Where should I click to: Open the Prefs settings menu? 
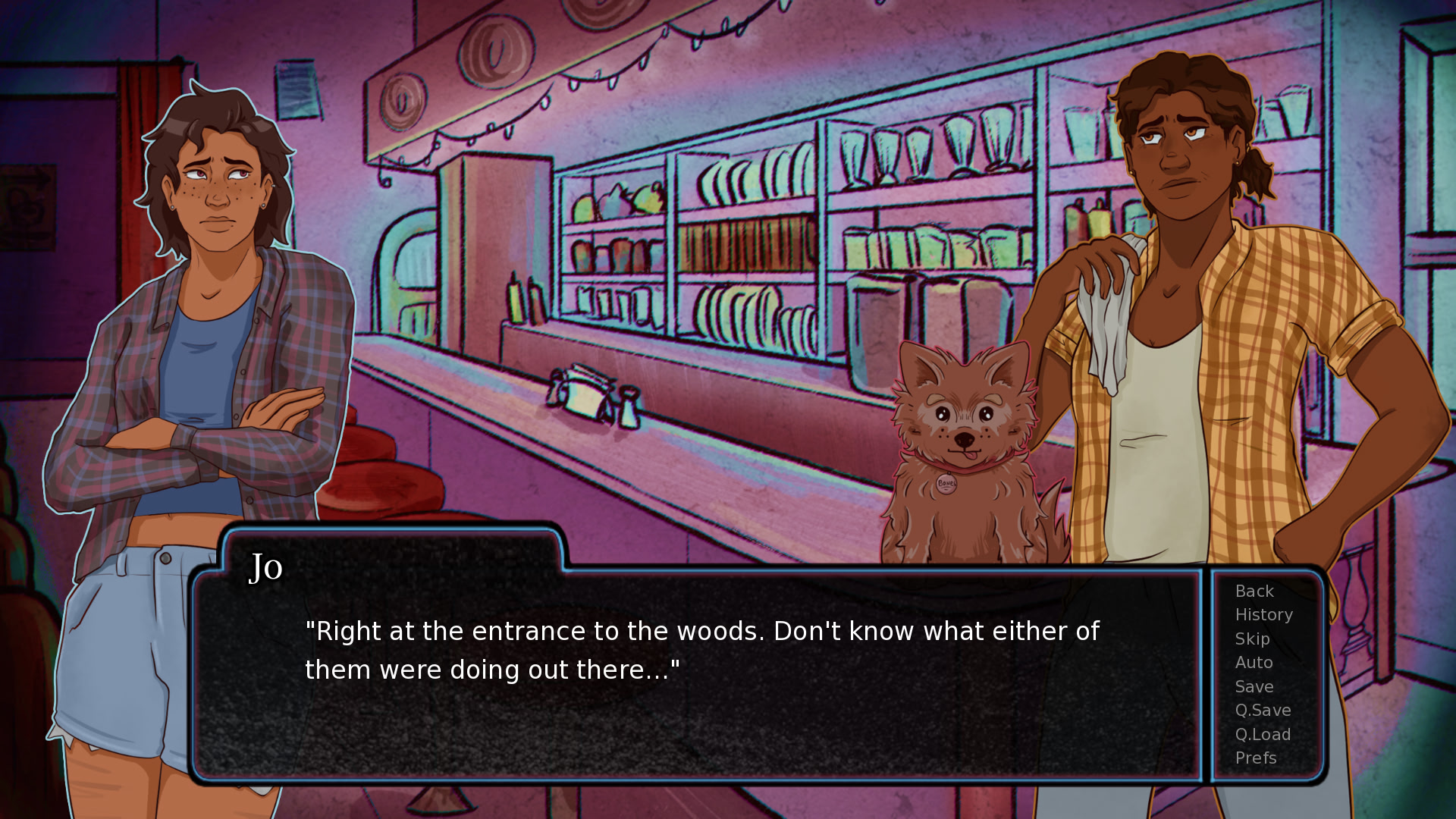tap(1256, 758)
